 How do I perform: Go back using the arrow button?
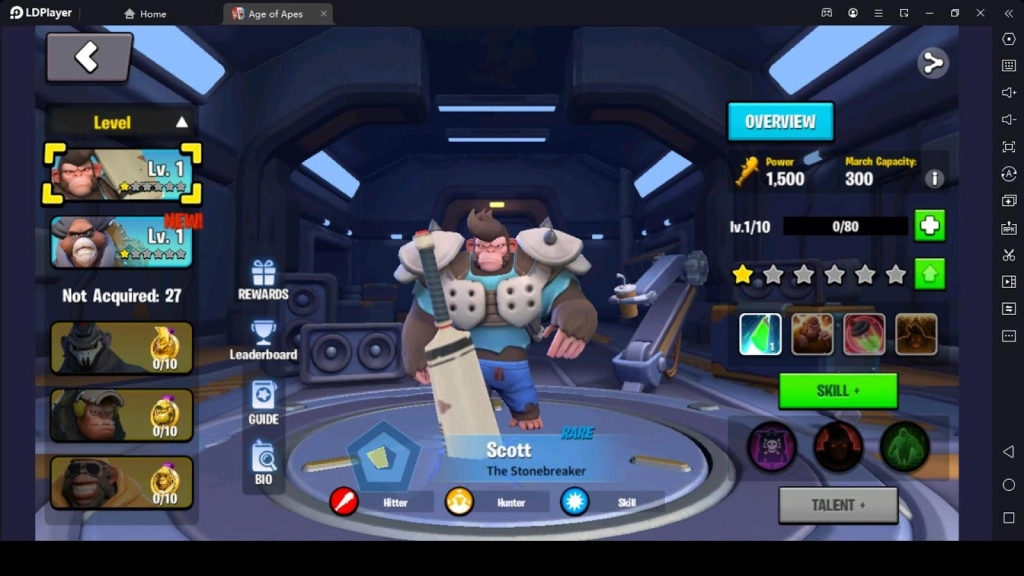(88, 57)
